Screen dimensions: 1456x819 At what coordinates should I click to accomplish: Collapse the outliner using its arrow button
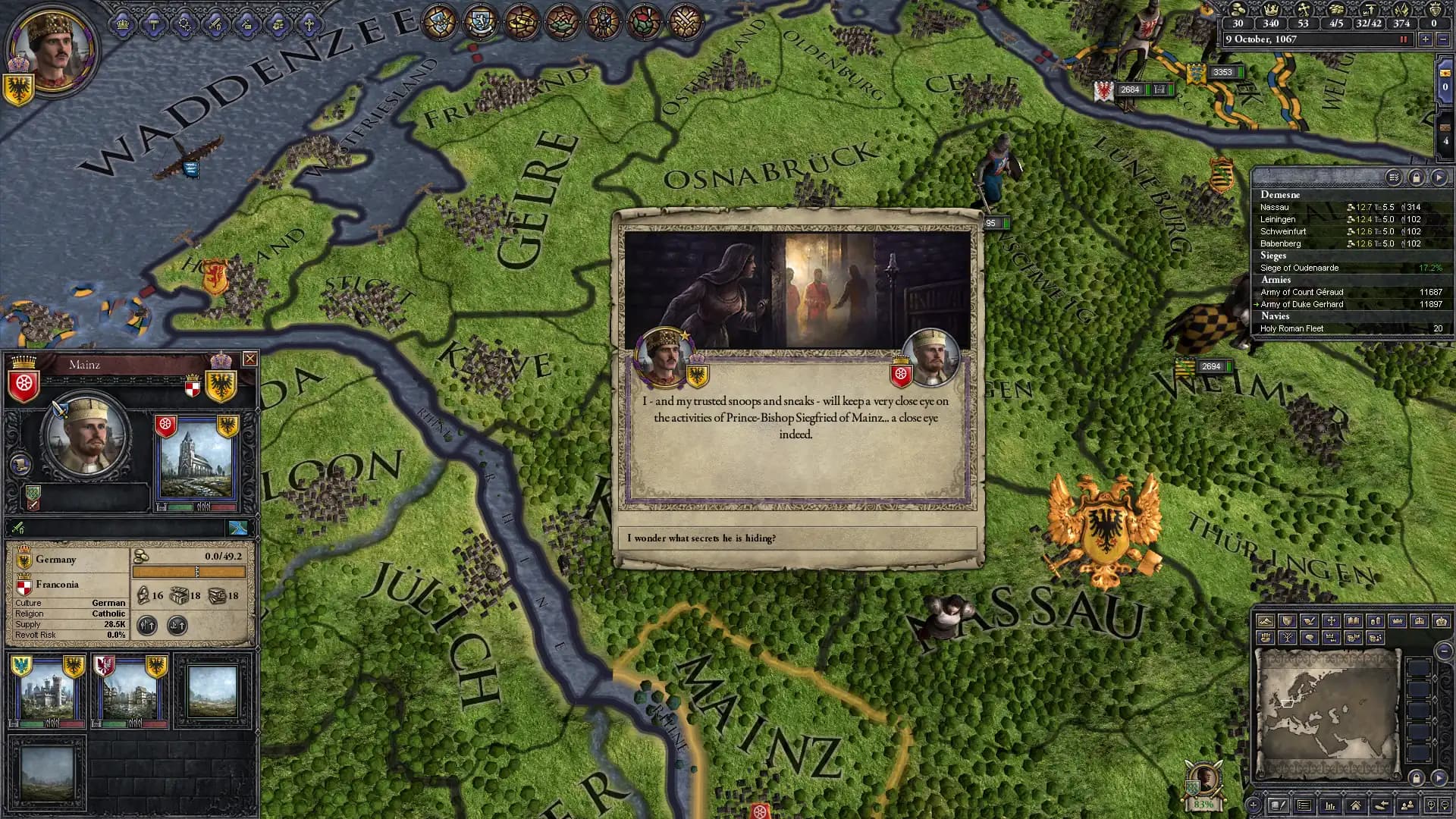(1439, 178)
